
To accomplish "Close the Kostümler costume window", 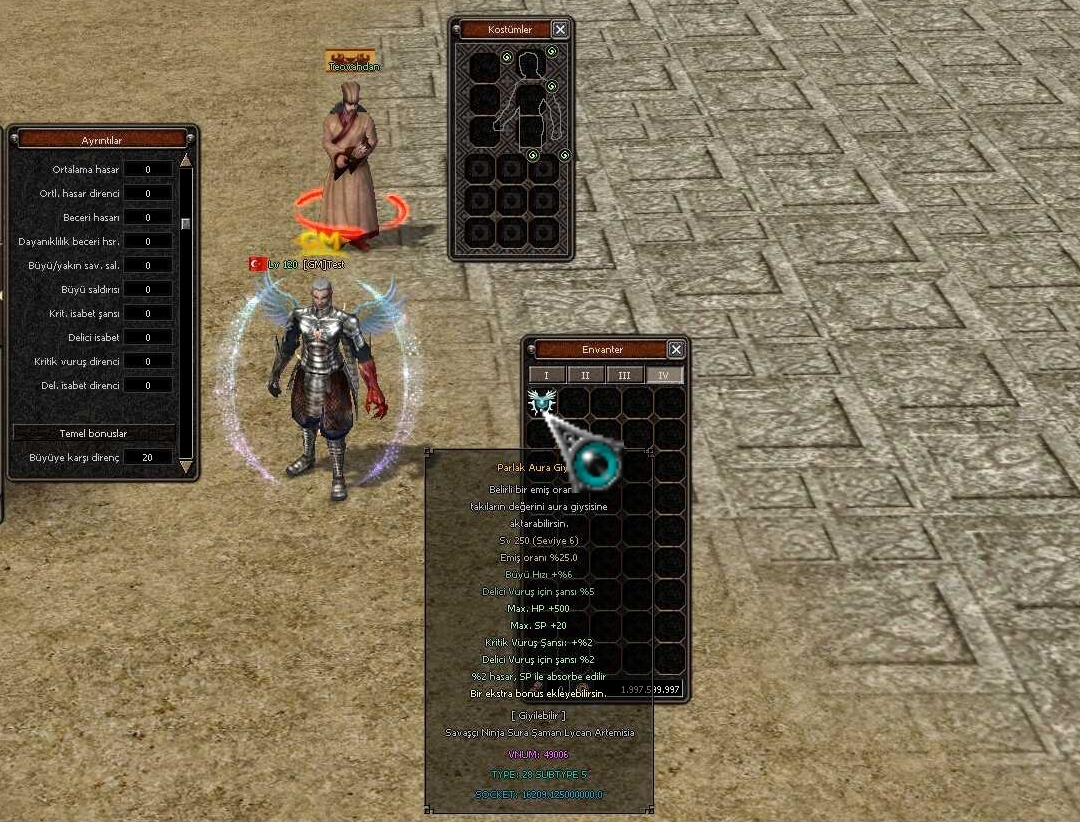I will [x=560, y=30].
